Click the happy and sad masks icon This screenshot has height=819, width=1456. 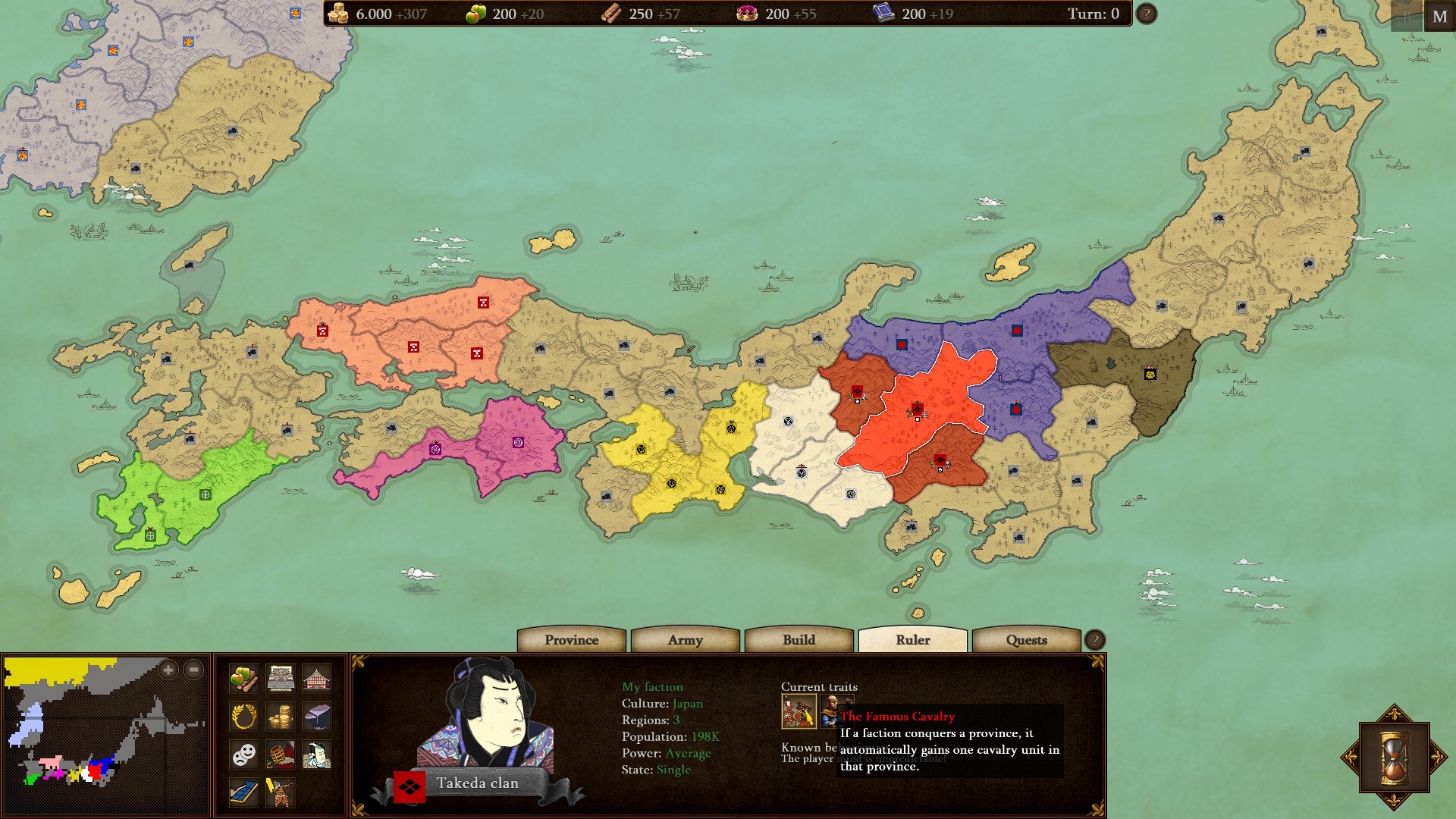click(244, 755)
